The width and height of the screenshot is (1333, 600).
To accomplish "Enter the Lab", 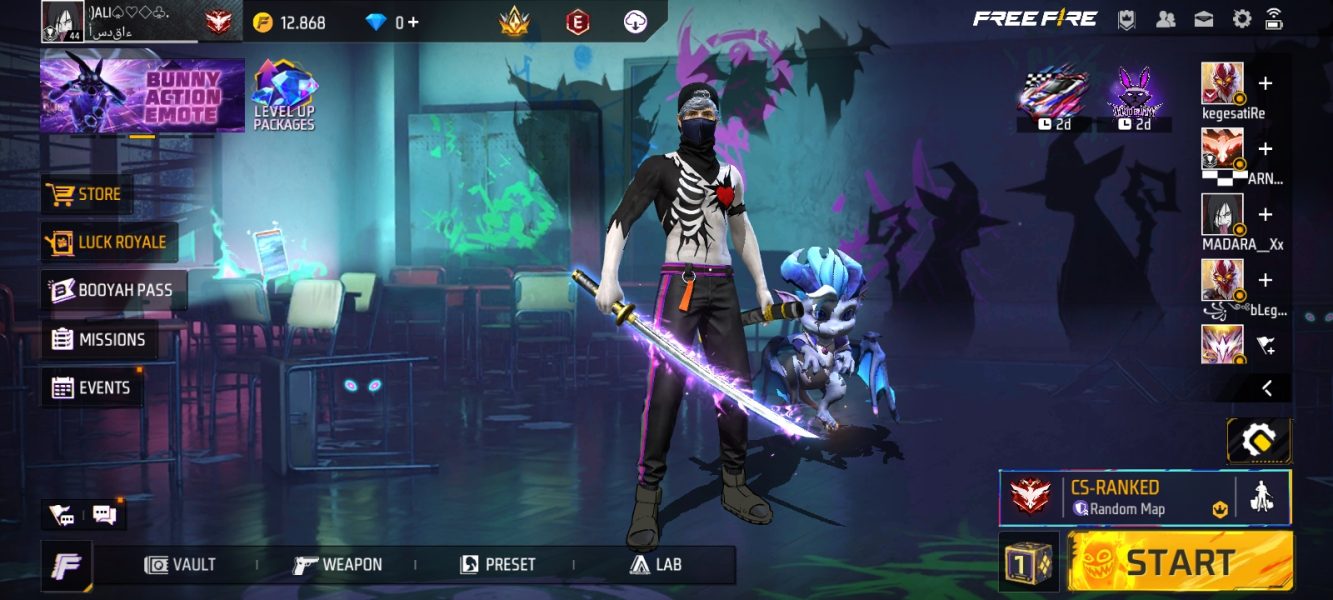I will click(656, 565).
